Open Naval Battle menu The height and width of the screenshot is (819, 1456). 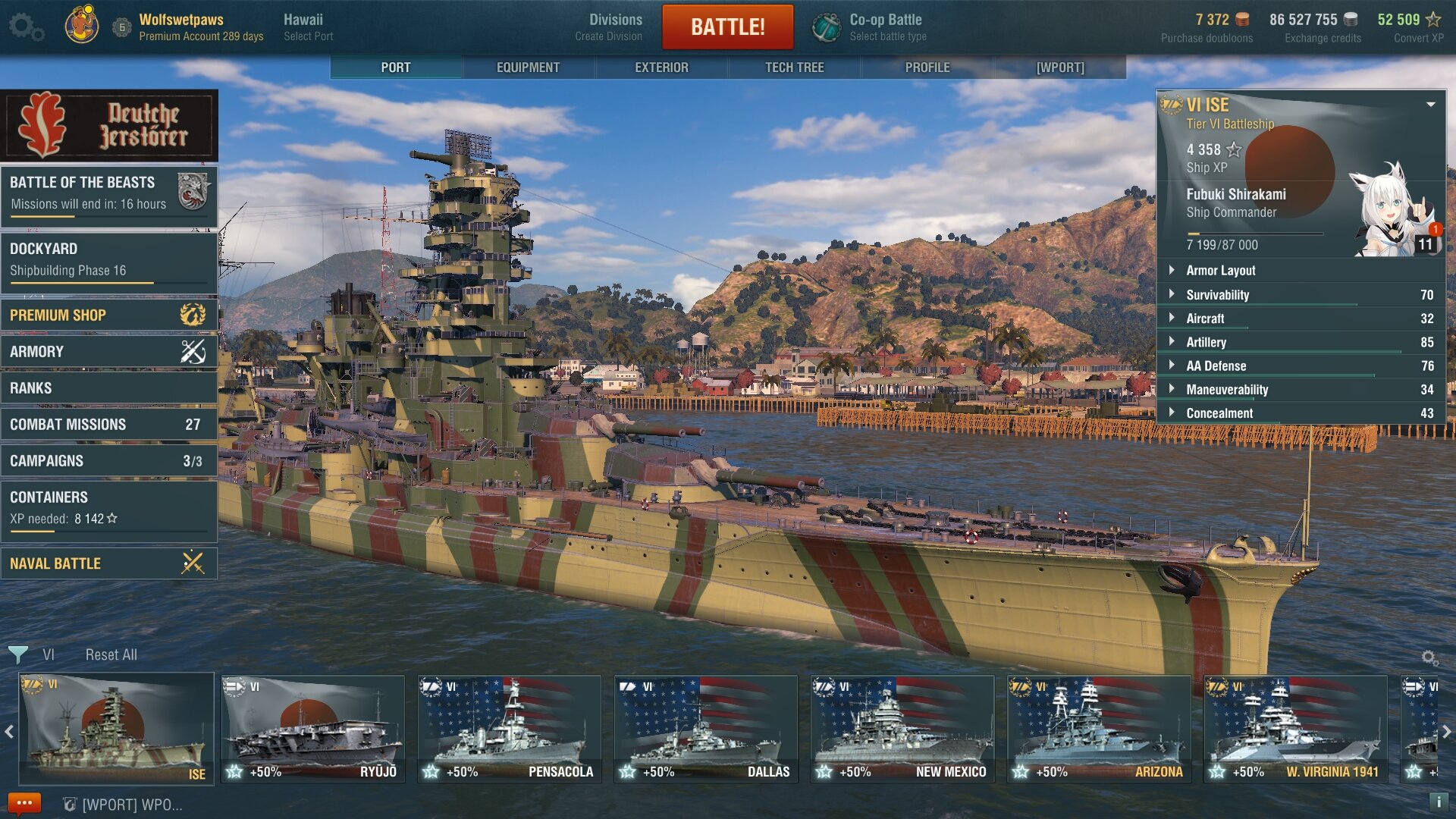pyautogui.click(x=108, y=563)
